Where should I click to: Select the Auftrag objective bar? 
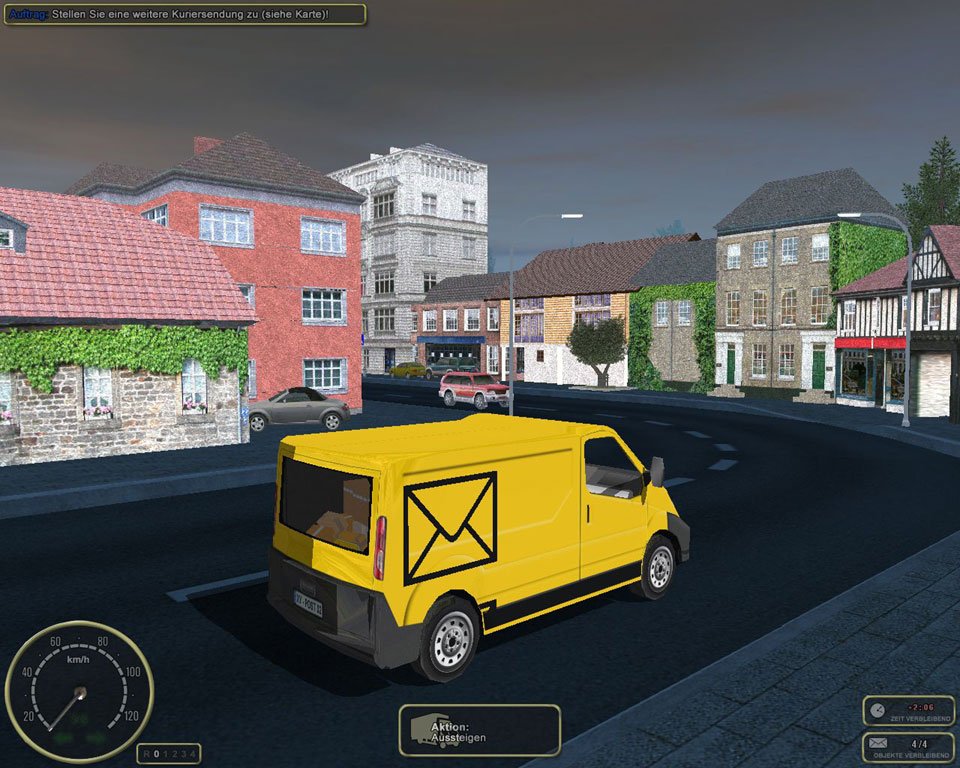pos(185,14)
